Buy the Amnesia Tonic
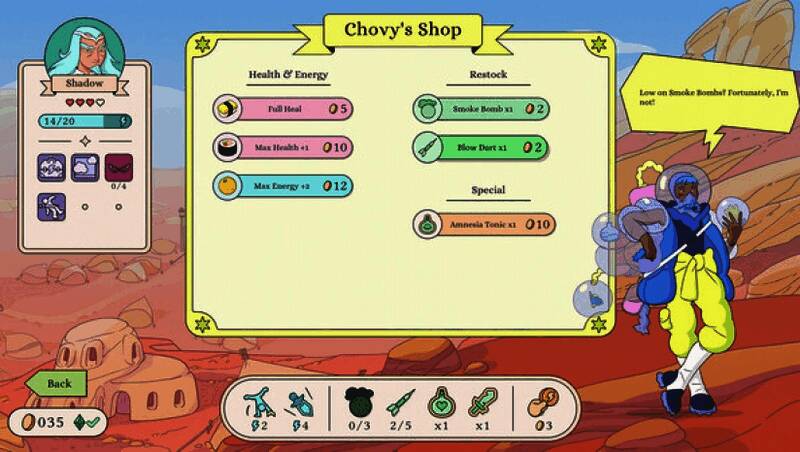The image size is (800, 452). click(x=485, y=224)
